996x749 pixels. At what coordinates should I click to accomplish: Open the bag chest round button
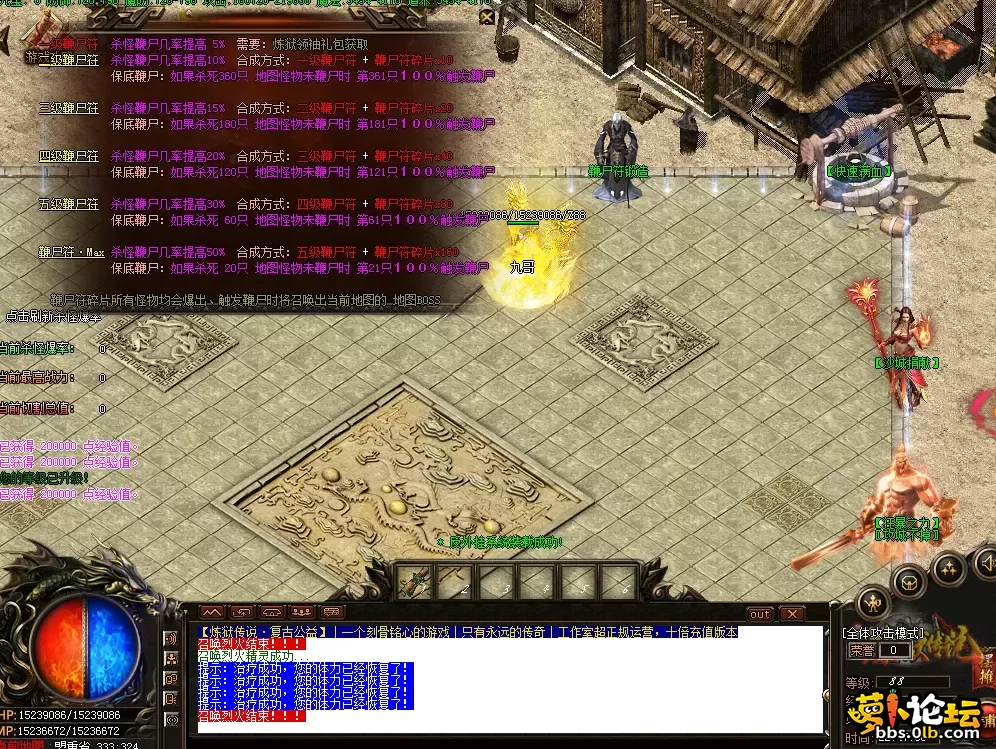pyautogui.click(x=910, y=580)
